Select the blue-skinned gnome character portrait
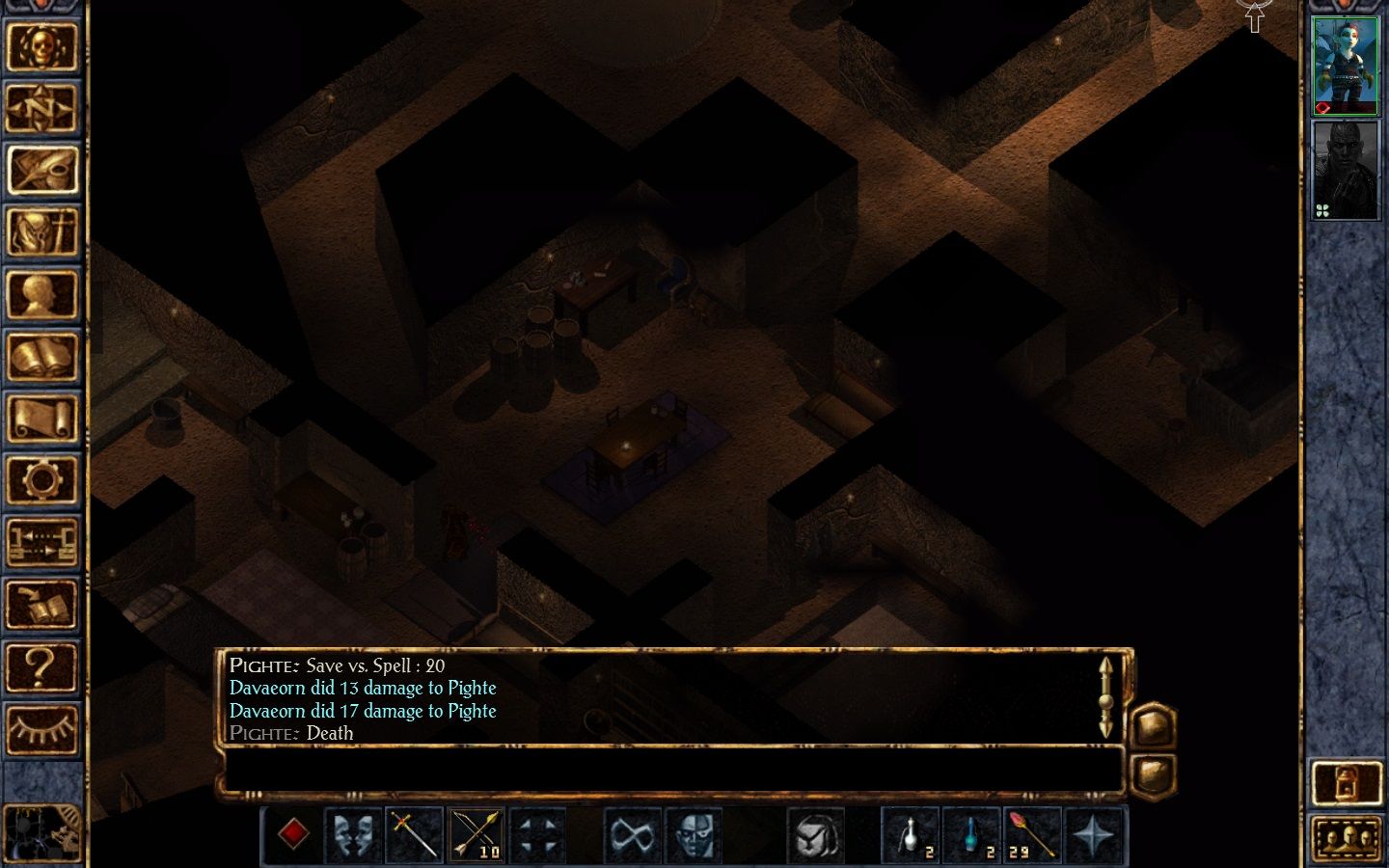 click(x=1346, y=65)
